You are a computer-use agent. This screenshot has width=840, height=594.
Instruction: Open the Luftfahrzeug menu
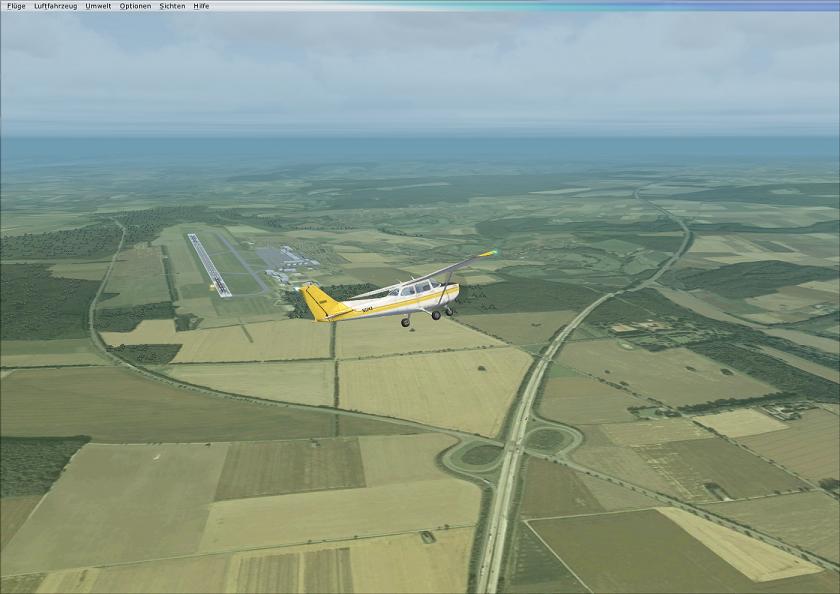(56, 6)
